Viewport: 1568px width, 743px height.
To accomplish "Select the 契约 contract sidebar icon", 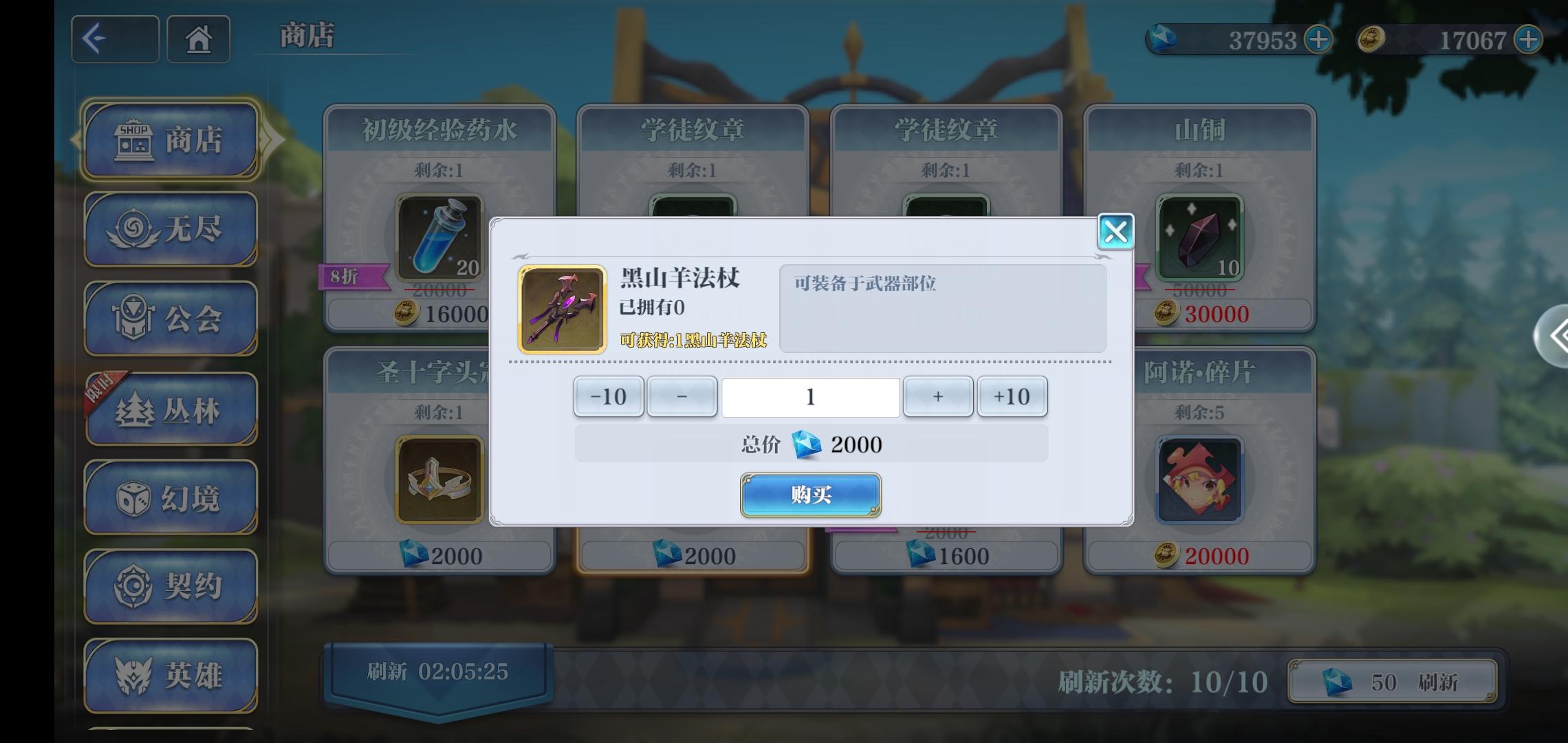I will pyautogui.click(x=171, y=588).
